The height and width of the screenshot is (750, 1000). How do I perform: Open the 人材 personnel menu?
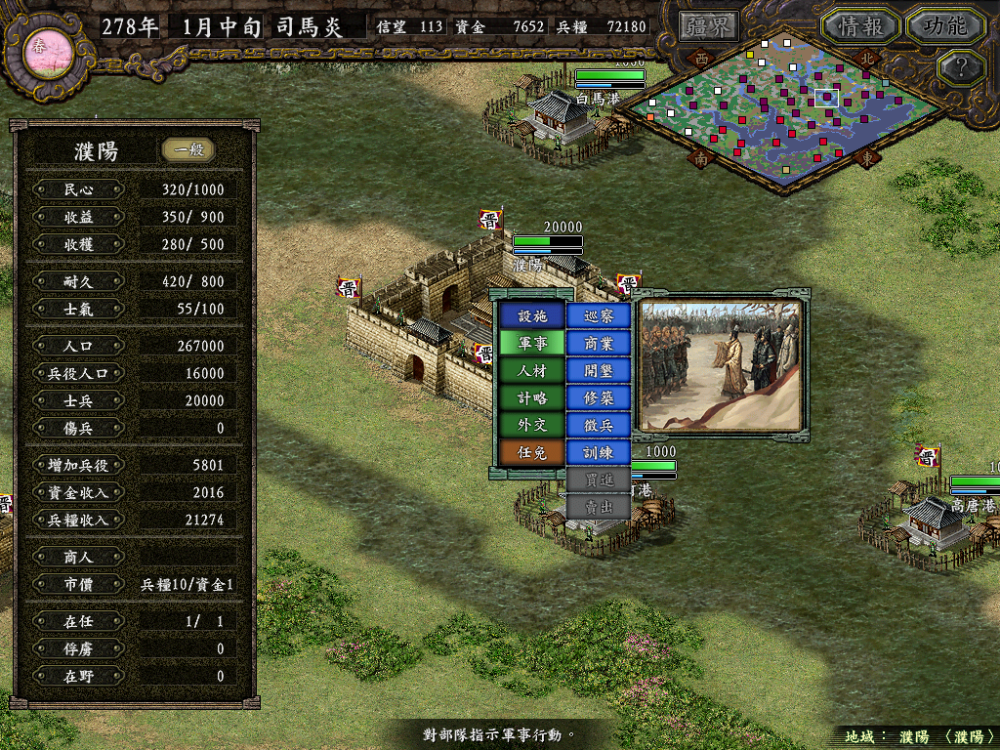pos(532,370)
